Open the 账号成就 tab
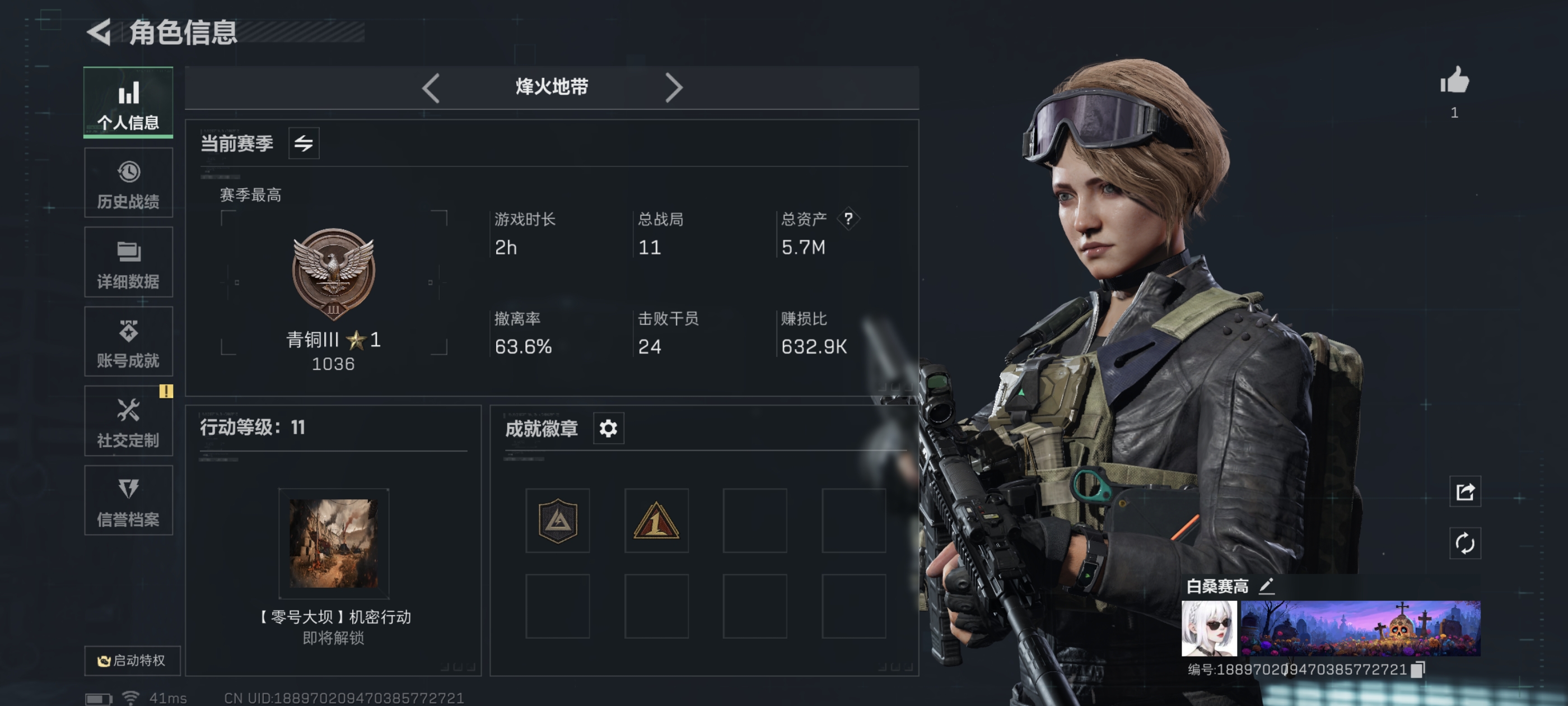This screenshot has width=1568, height=706. coord(128,342)
